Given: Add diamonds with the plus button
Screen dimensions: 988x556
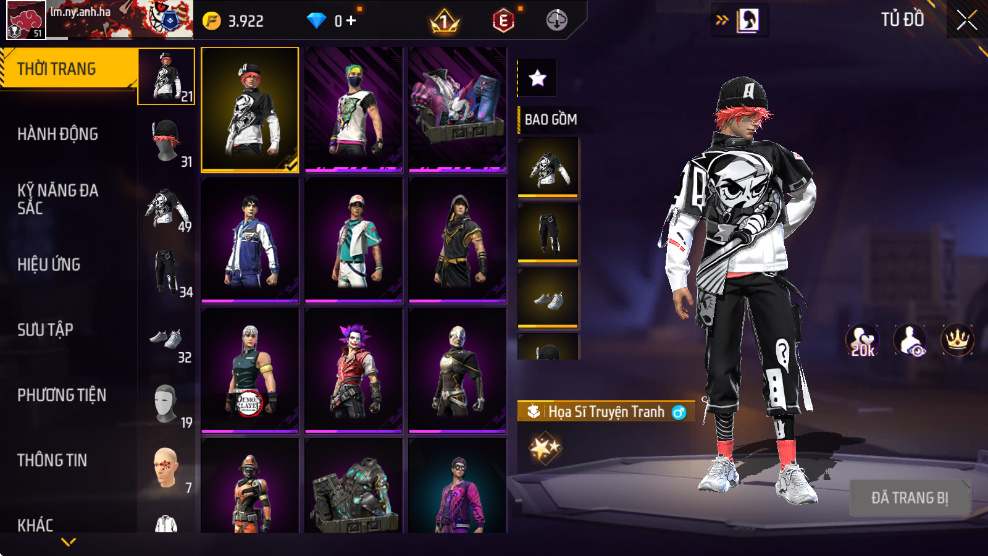Looking at the screenshot, I should tap(351, 21).
